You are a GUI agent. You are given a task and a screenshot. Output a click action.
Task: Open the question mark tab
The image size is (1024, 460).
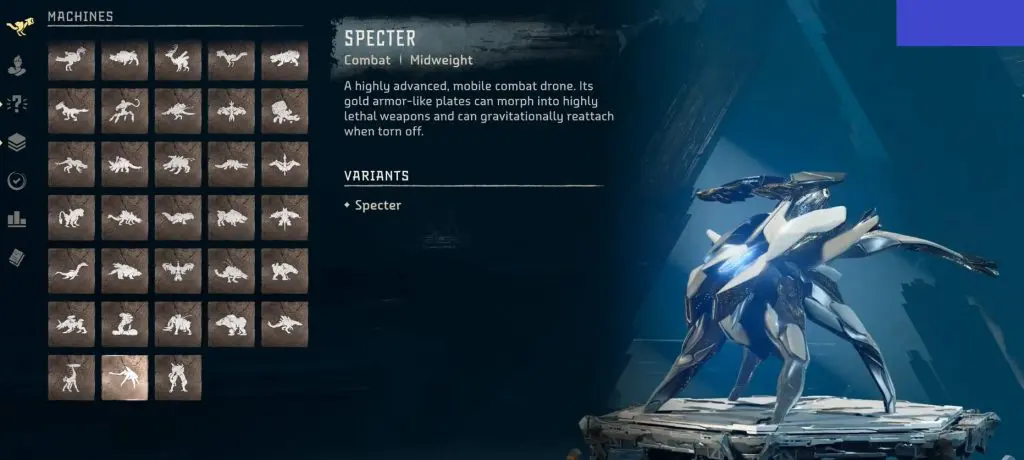coord(17,103)
